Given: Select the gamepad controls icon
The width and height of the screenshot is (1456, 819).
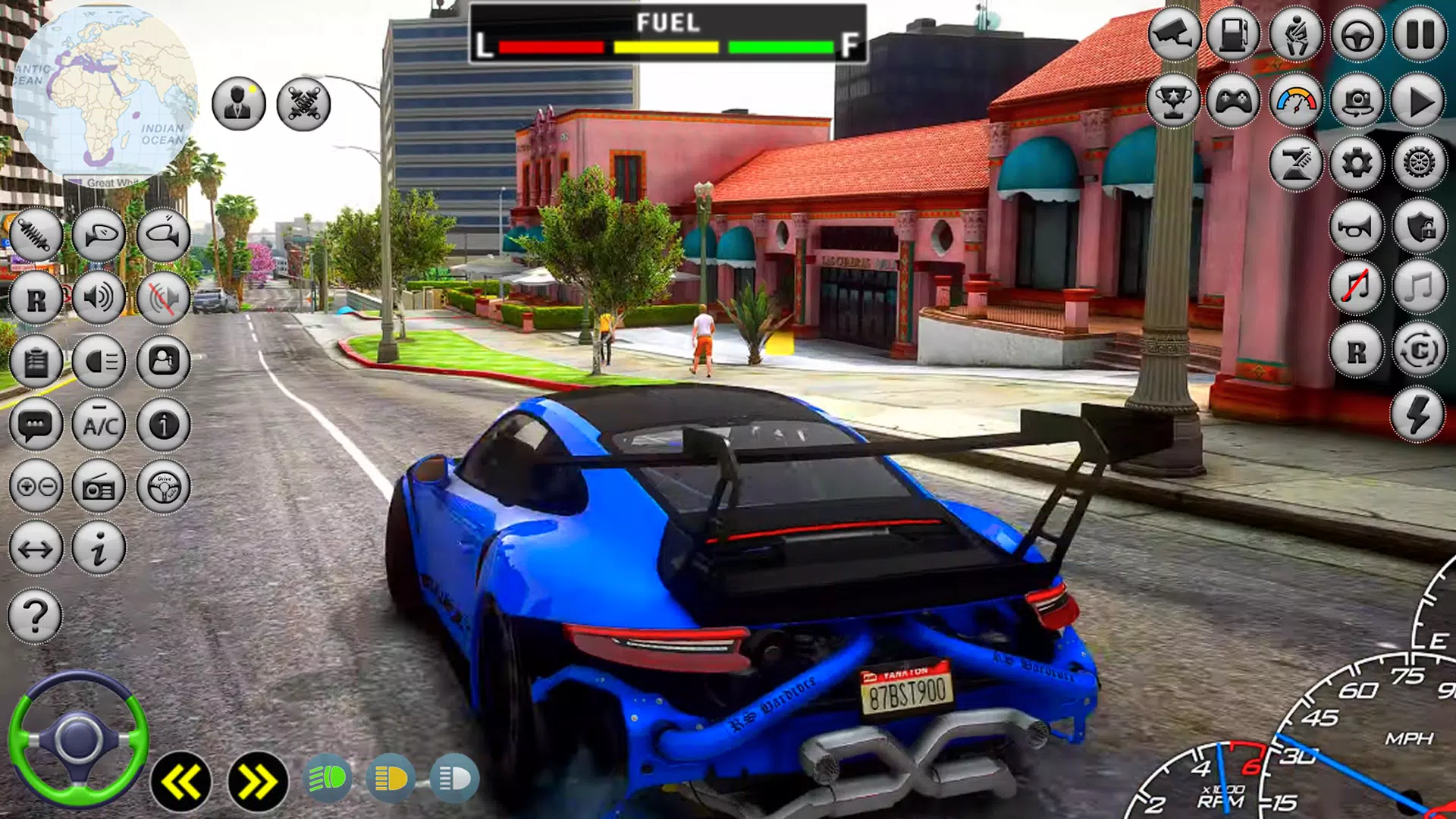Looking at the screenshot, I should pyautogui.click(x=1234, y=100).
